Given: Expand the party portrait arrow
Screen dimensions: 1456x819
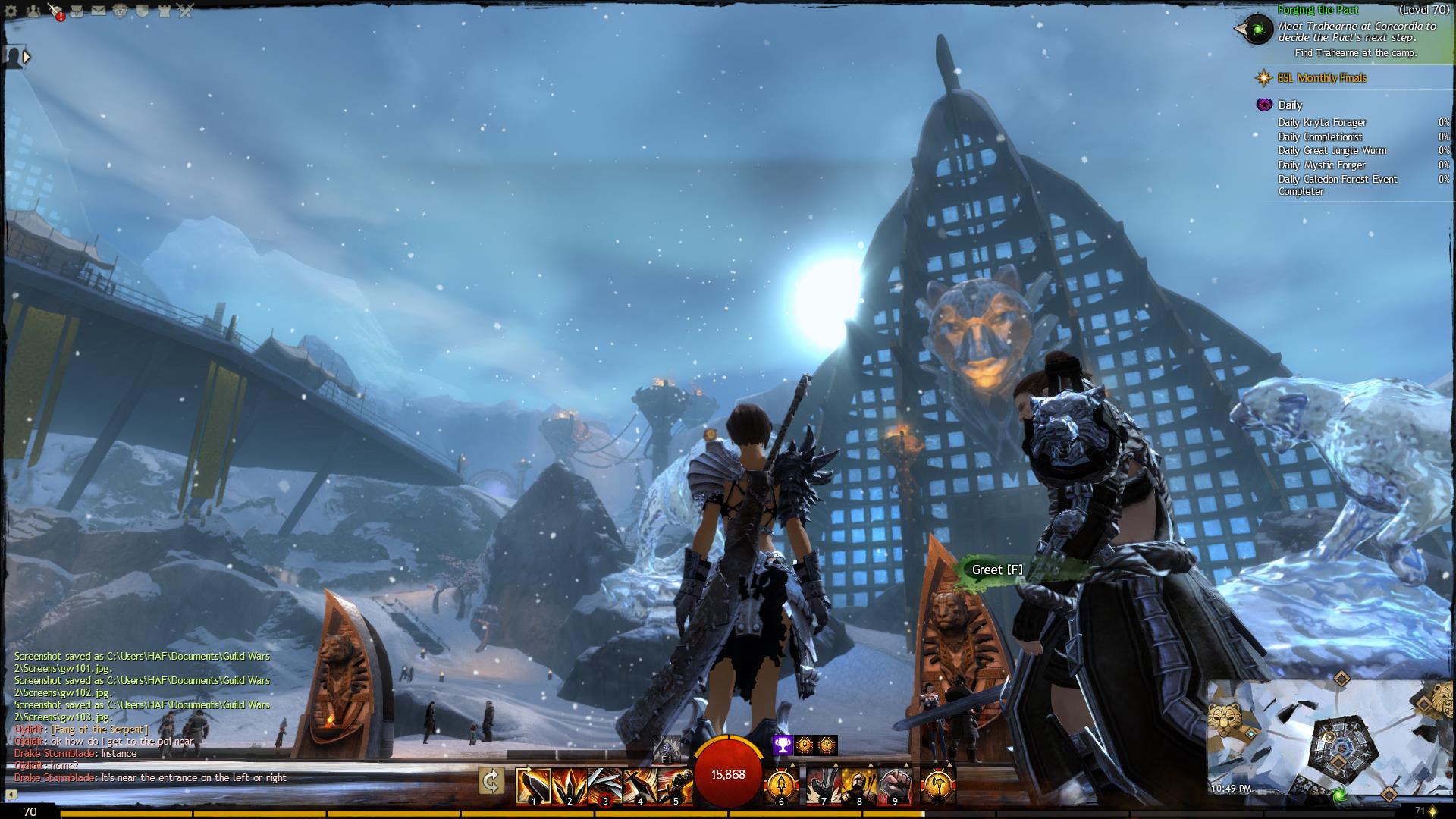Looking at the screenshot, I should pos(27,57).
